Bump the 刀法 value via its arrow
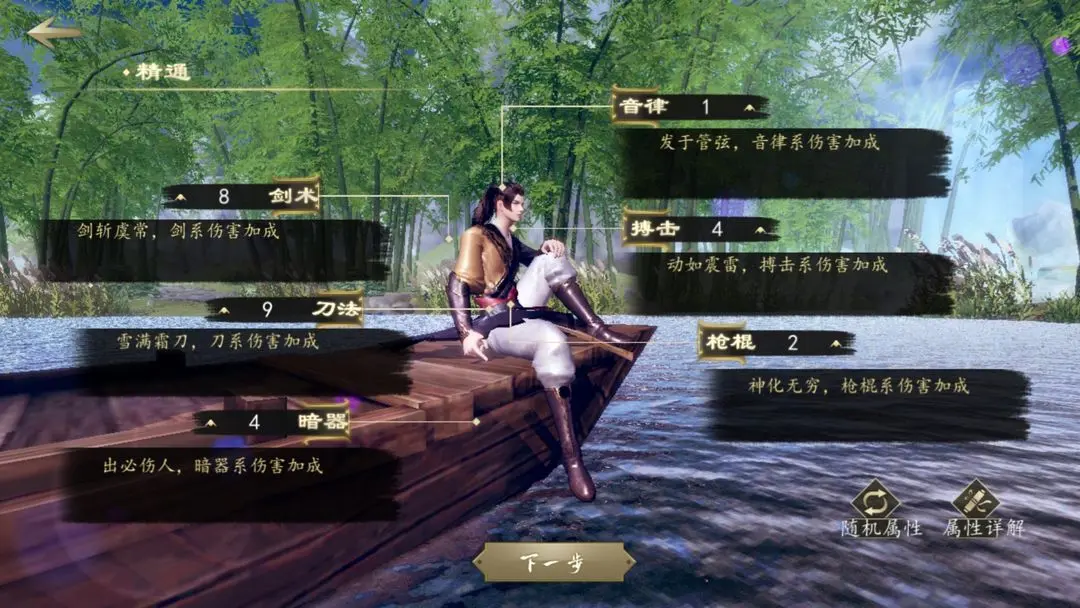Screen dimensions: 1080x608 click(x=226, y=310)
